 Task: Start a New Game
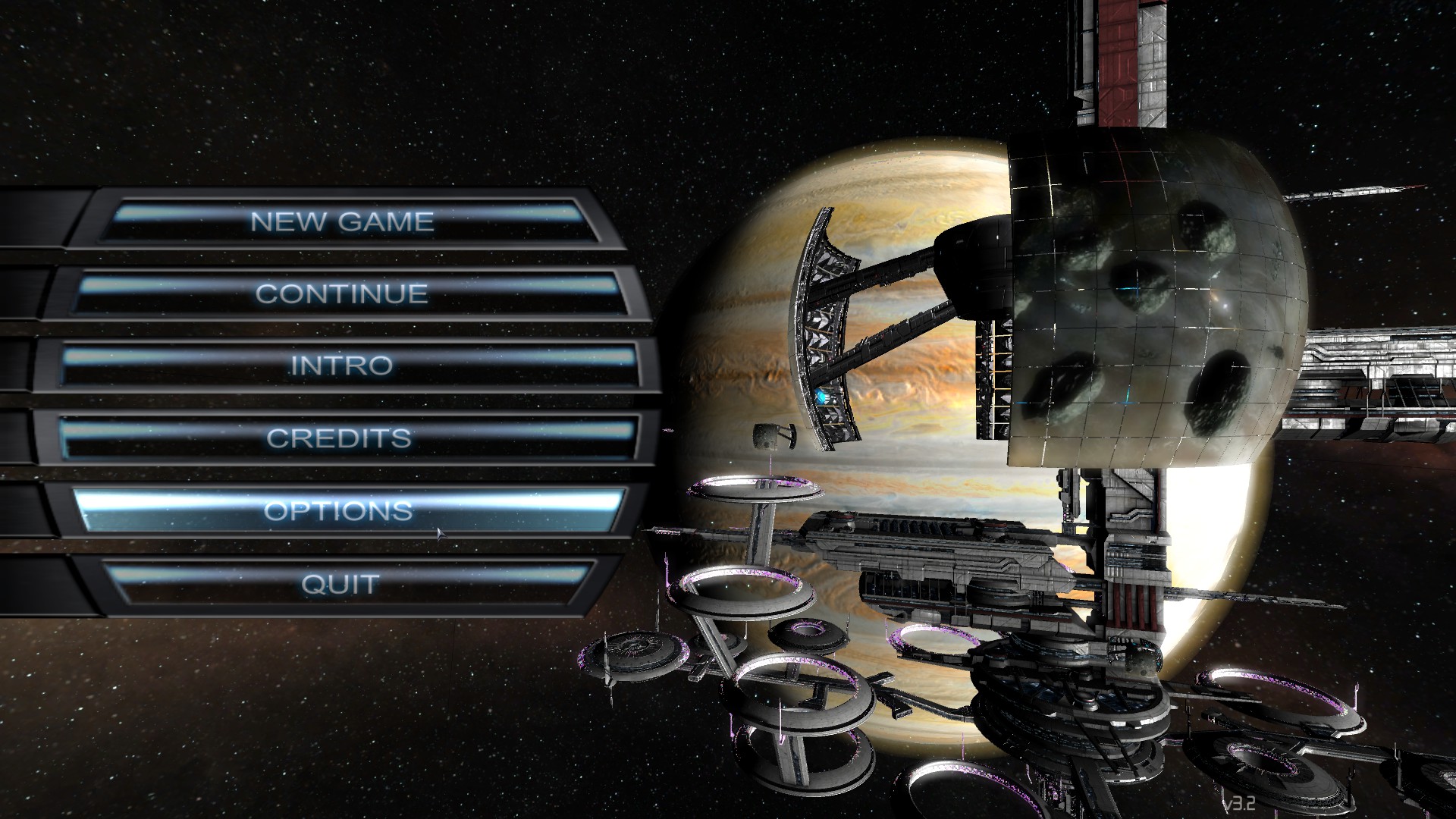[342, 221]
